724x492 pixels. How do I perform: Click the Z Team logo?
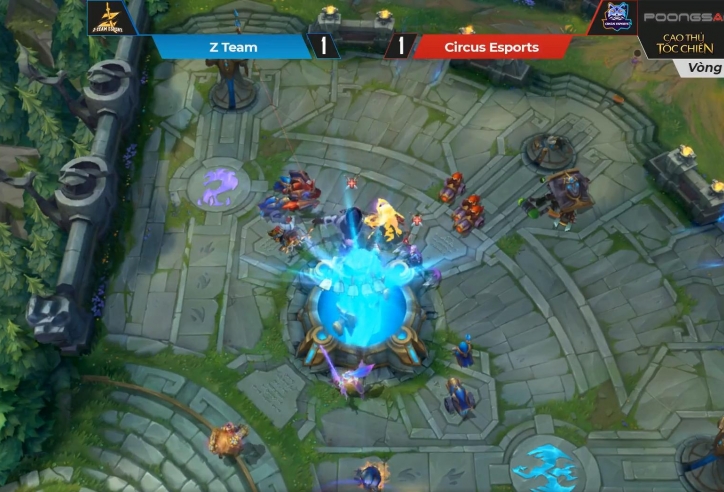click(112, 18)
